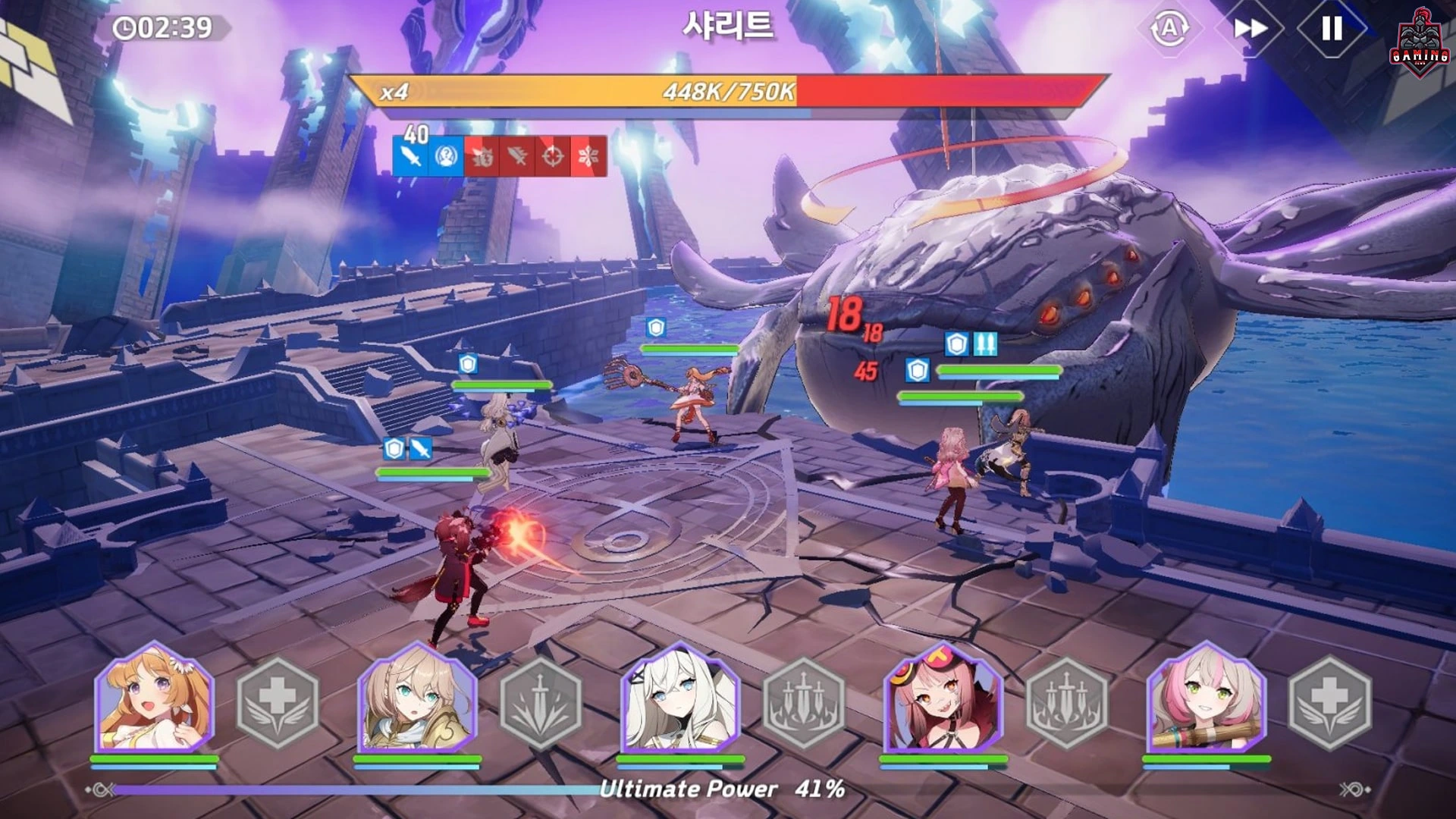
Task: Select the white-haired girl portrait
Action: pyautogui.click(x=679, y=699)
